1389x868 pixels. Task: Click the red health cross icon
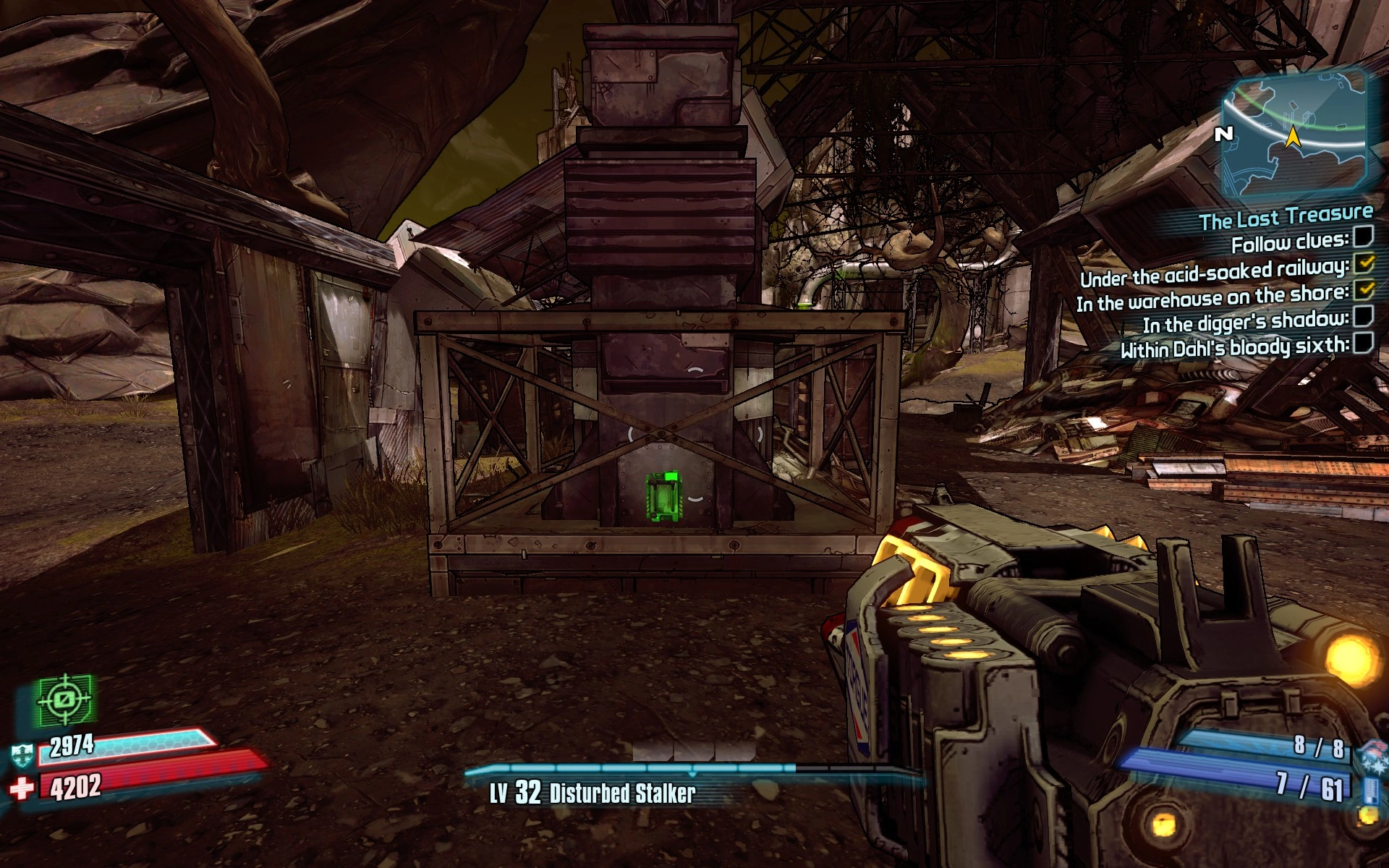coord(22,788)
